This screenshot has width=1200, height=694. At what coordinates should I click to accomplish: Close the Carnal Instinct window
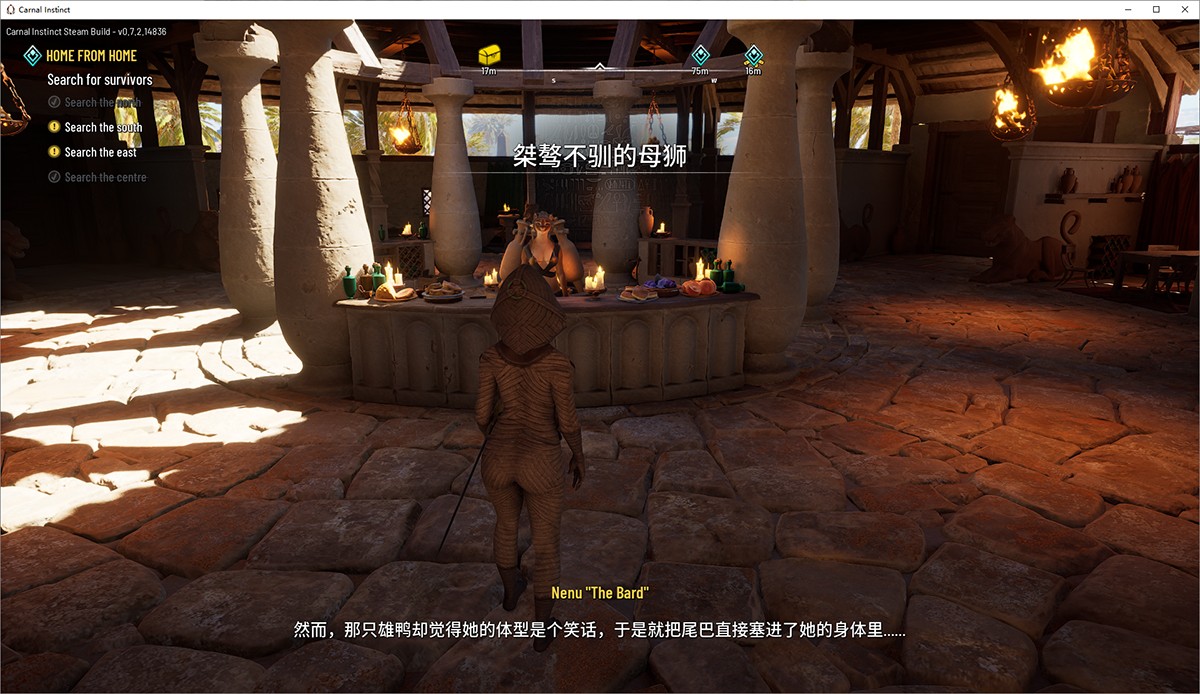click(x=1184, y=9)
